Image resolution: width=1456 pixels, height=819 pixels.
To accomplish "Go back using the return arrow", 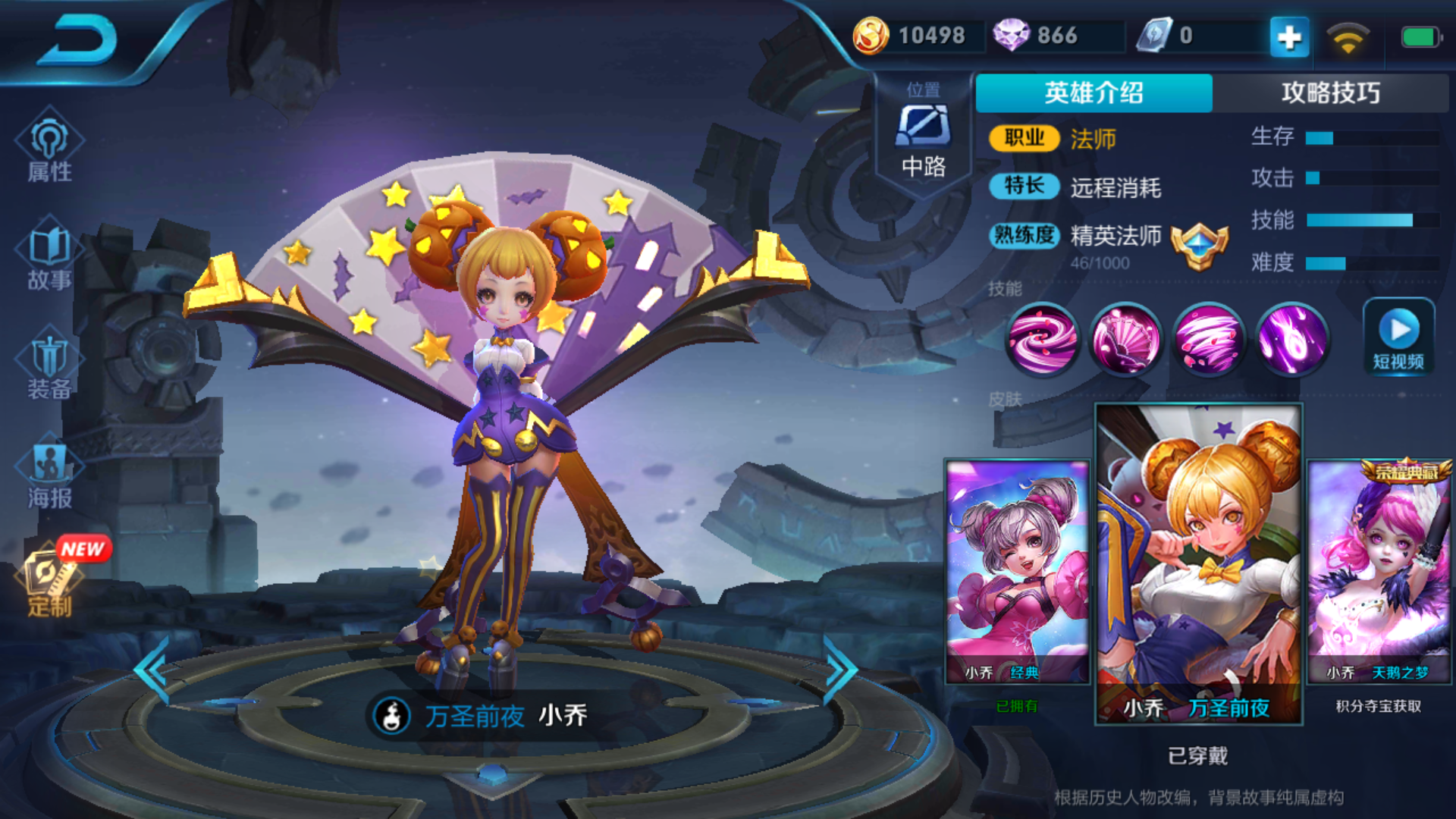I will pos(78,39).
